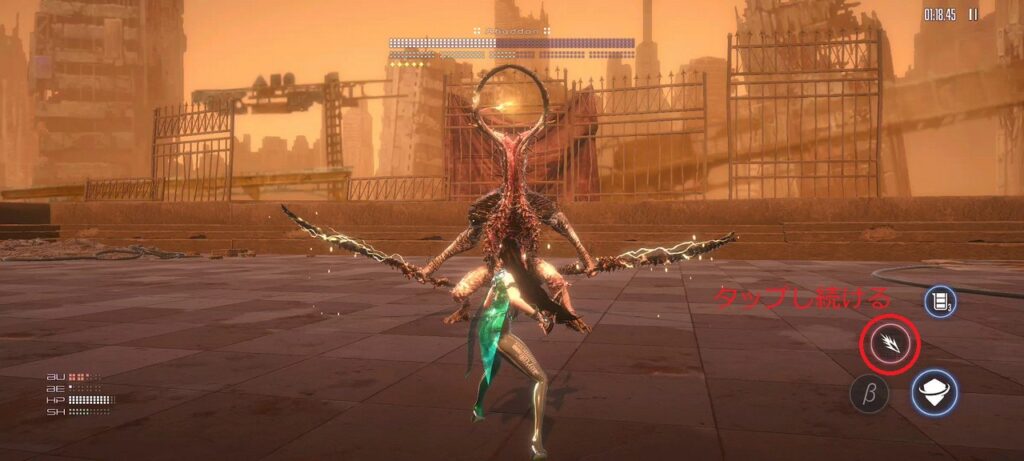This screenshot has height=461, width=1024.
Task: Activate the beta skill button
Action: 869,394
